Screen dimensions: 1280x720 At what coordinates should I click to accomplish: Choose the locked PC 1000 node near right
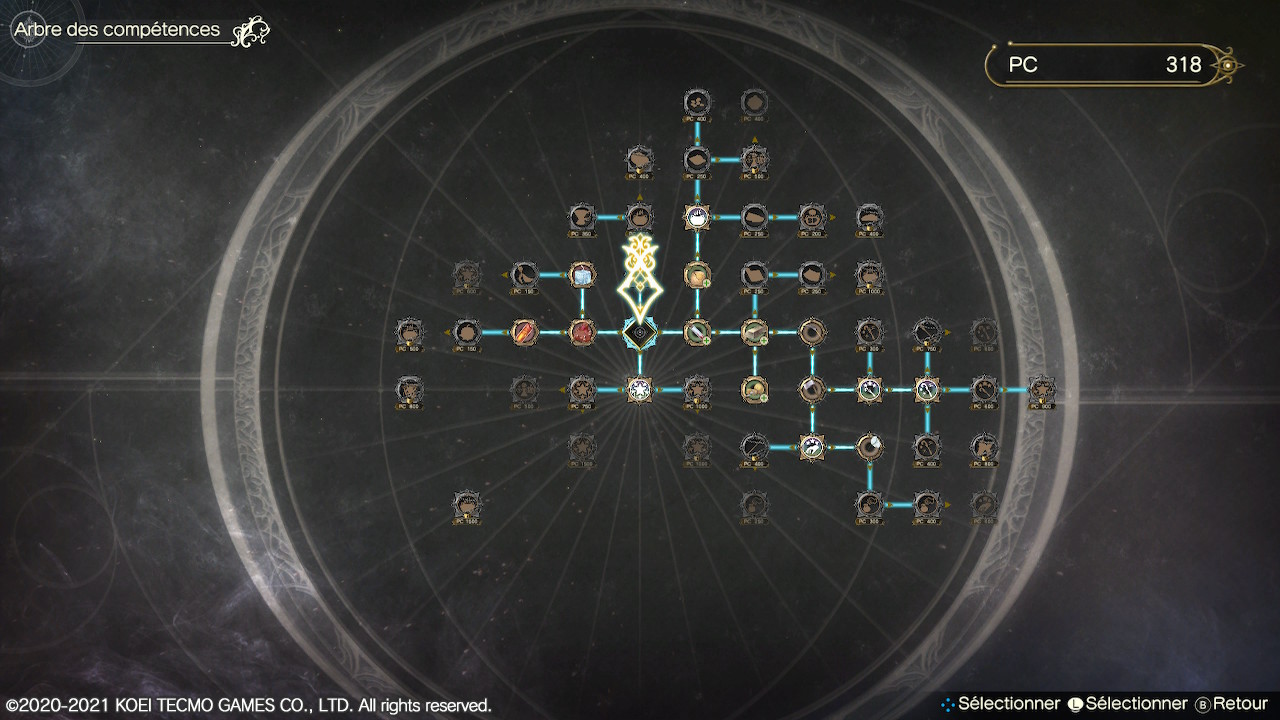[x=870, y=274]
